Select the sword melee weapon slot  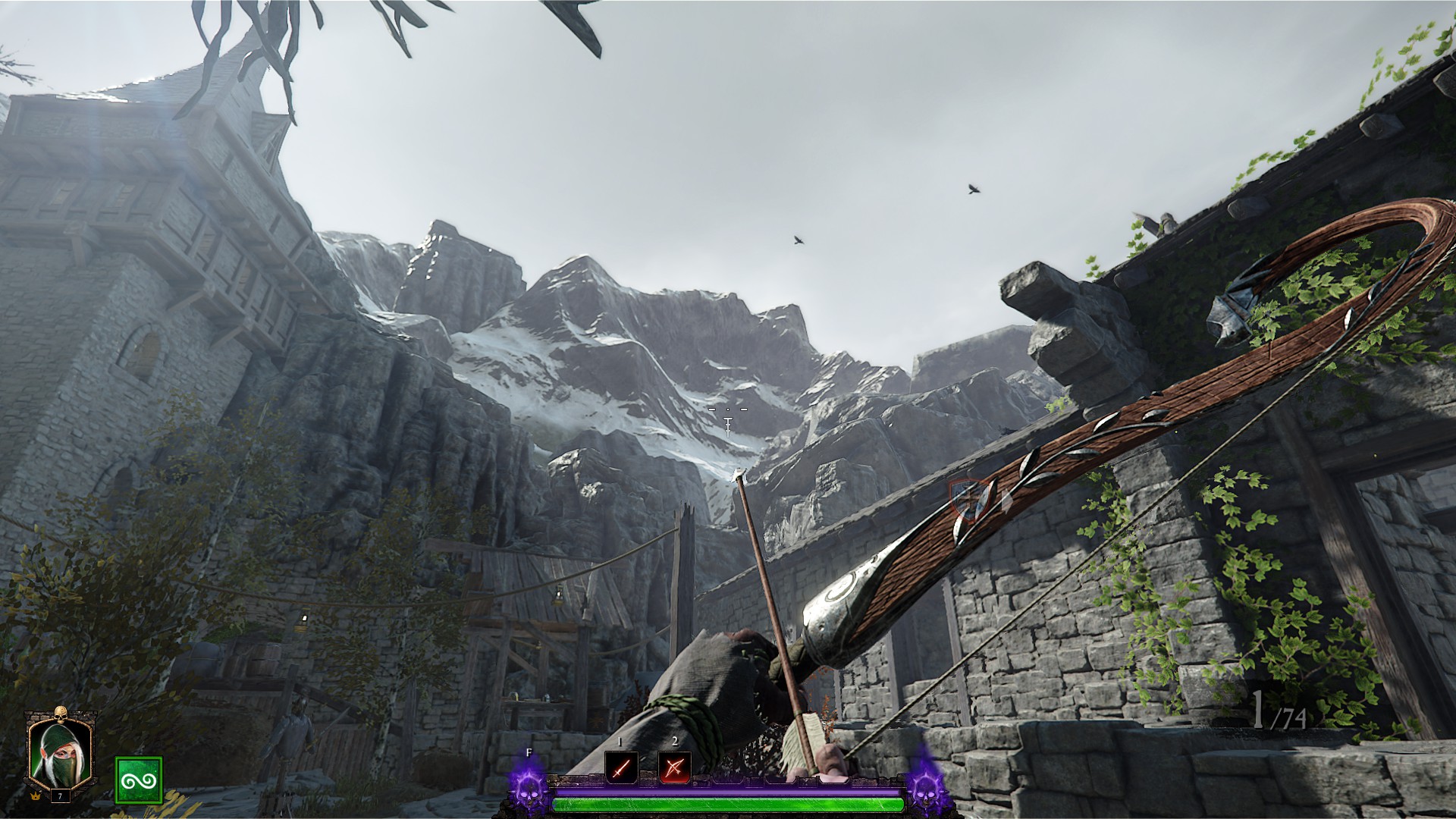point(620,769)
